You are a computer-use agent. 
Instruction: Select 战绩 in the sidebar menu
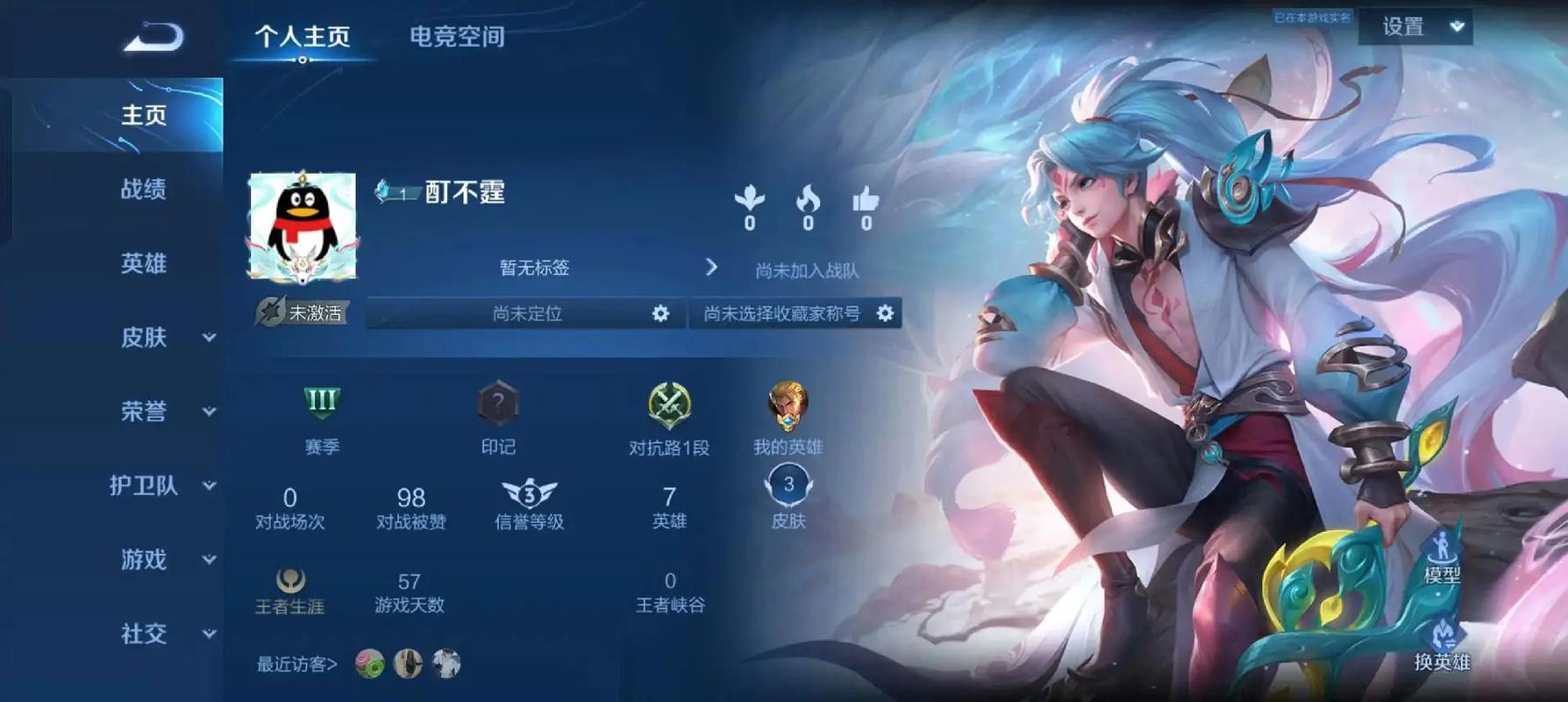[x=144, y=190]
